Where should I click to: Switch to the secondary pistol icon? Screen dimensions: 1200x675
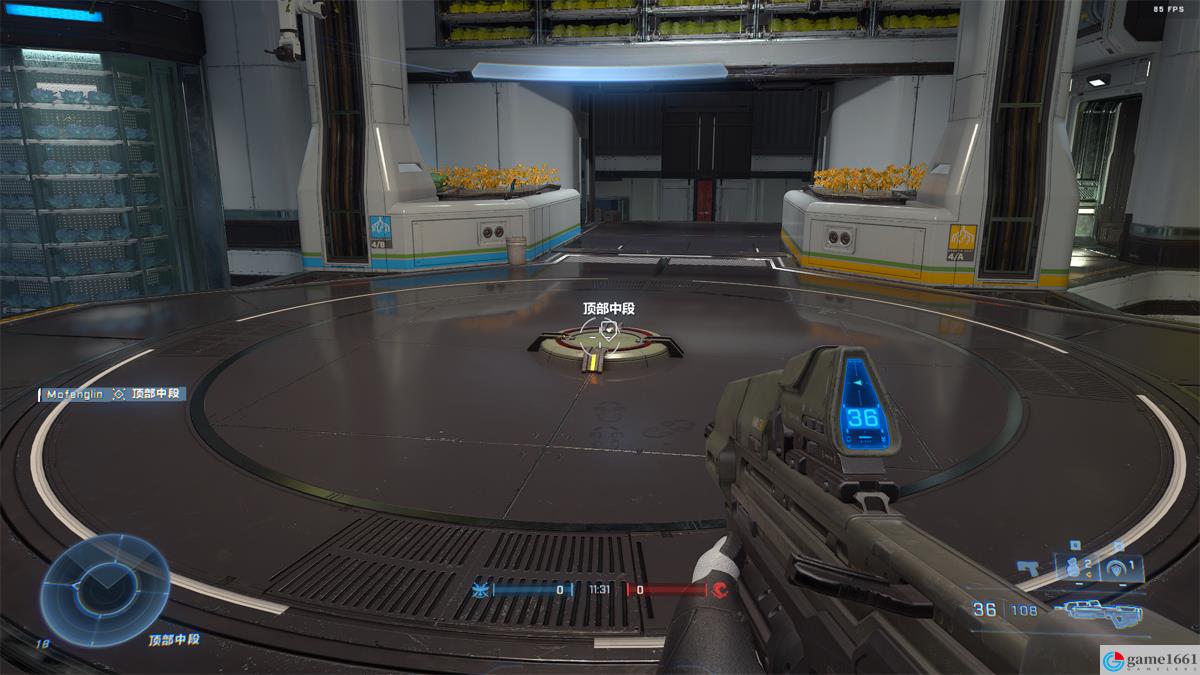(x=1028, y=567)
